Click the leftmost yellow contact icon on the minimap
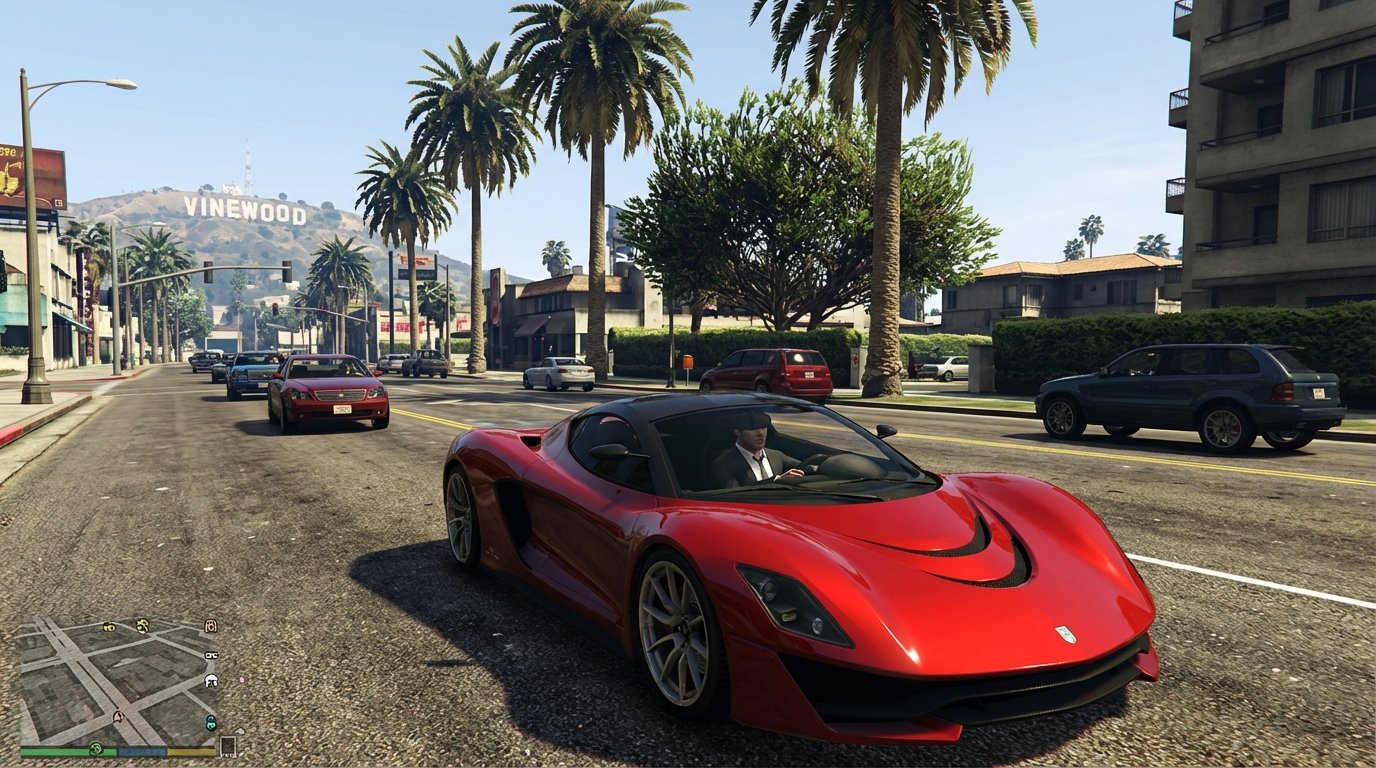This screenshot has height=768, width=1376. click(108, 626)
